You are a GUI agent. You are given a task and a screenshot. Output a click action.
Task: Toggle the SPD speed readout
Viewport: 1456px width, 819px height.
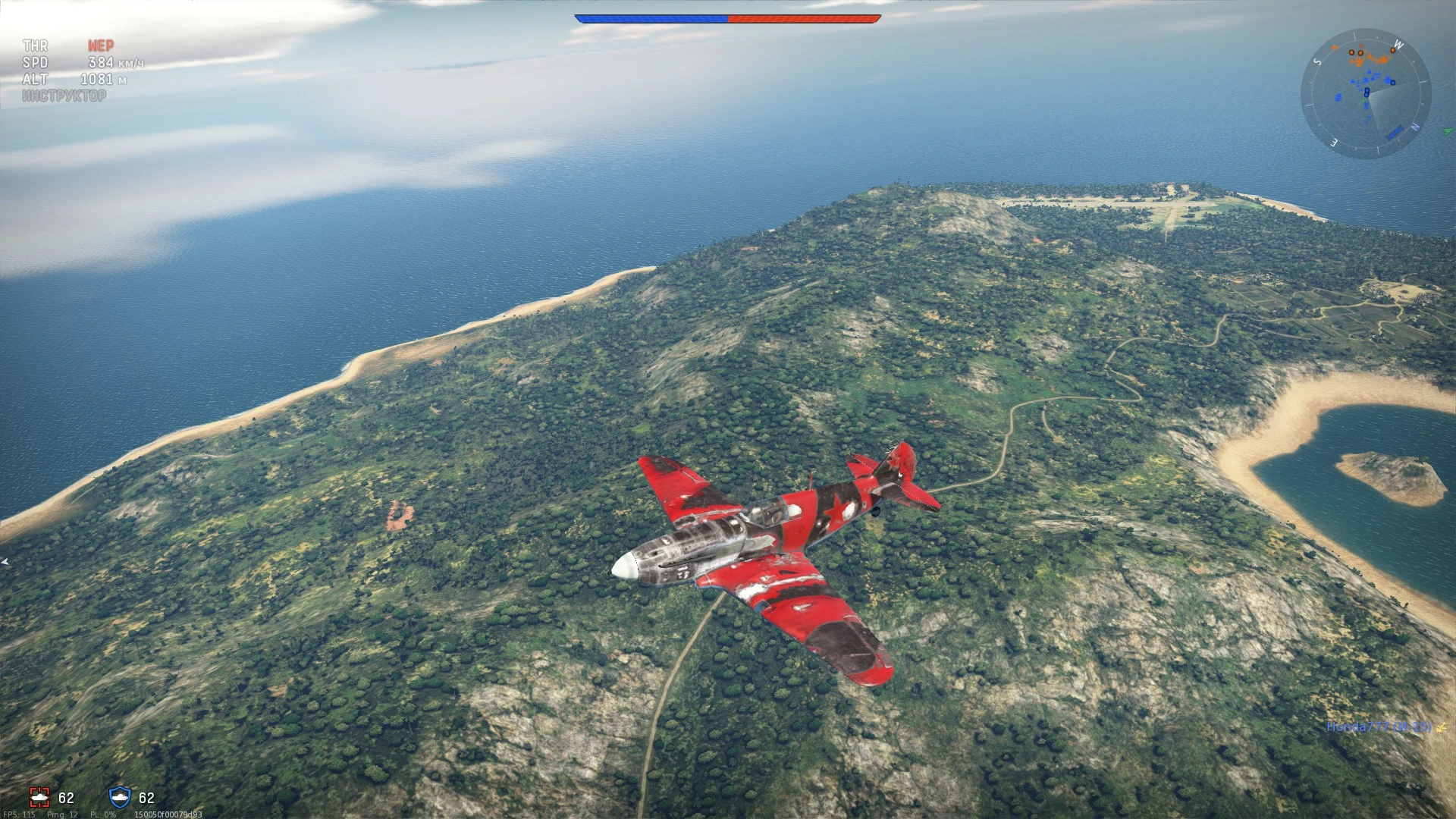coord(36,63)
